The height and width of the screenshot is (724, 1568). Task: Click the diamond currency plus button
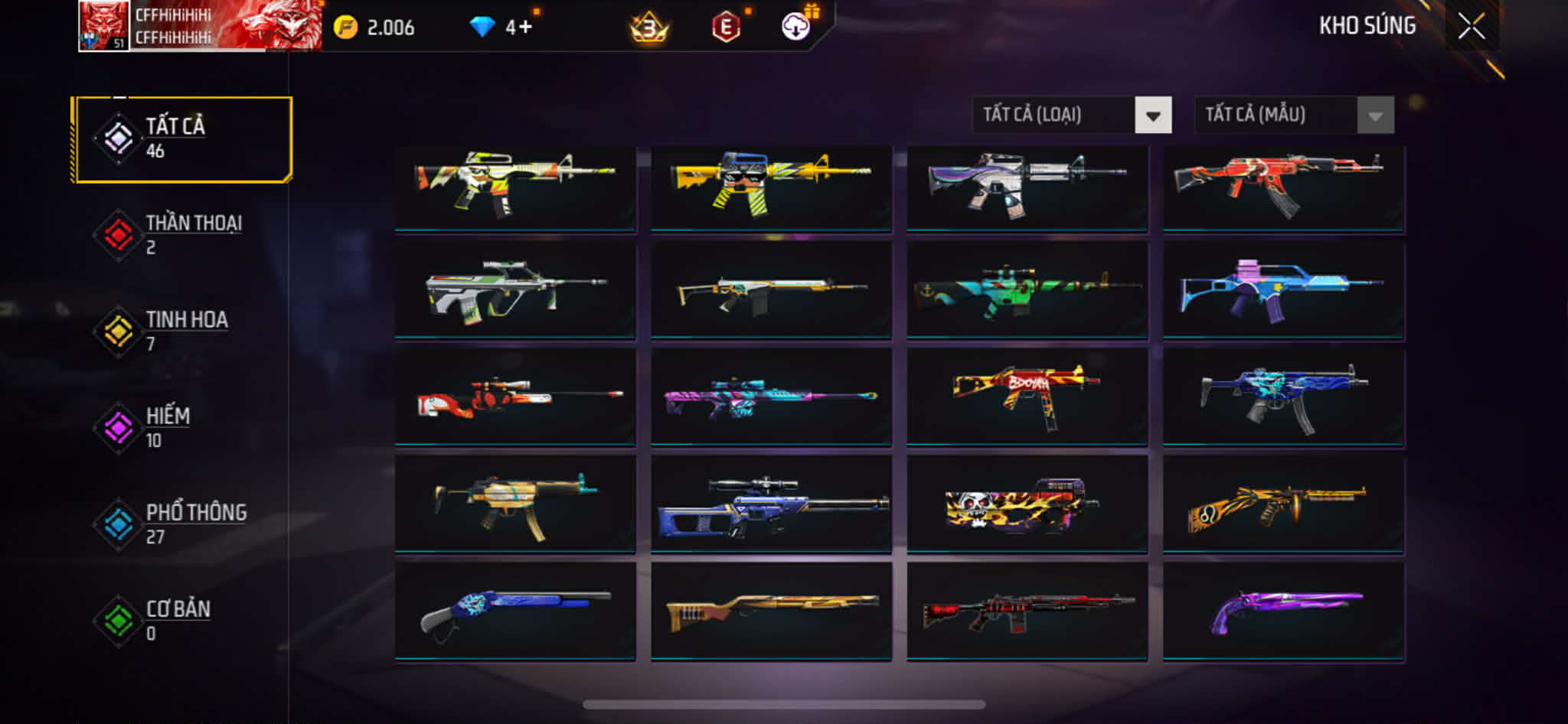[x=524, y=28]
